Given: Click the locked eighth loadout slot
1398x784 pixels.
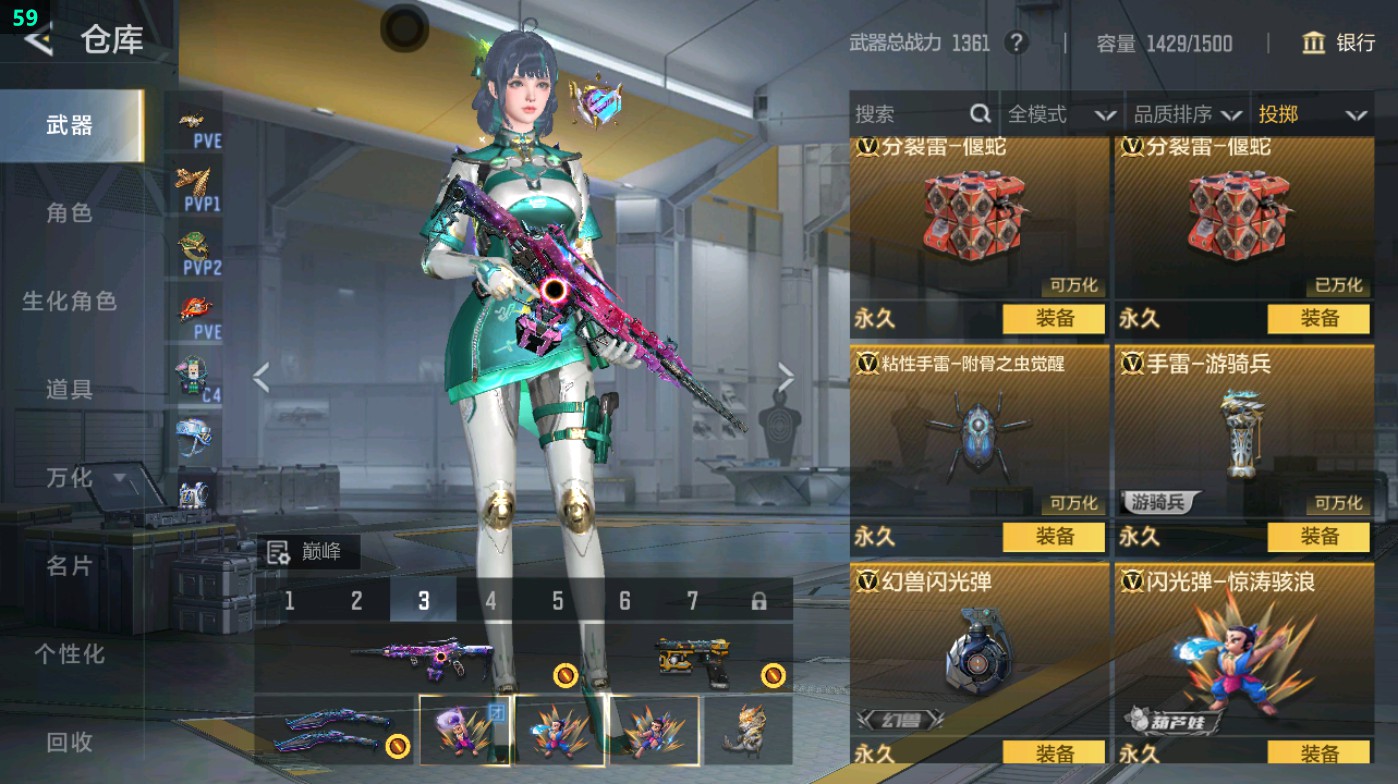Looking at the screenshot, I should (759, 601).
